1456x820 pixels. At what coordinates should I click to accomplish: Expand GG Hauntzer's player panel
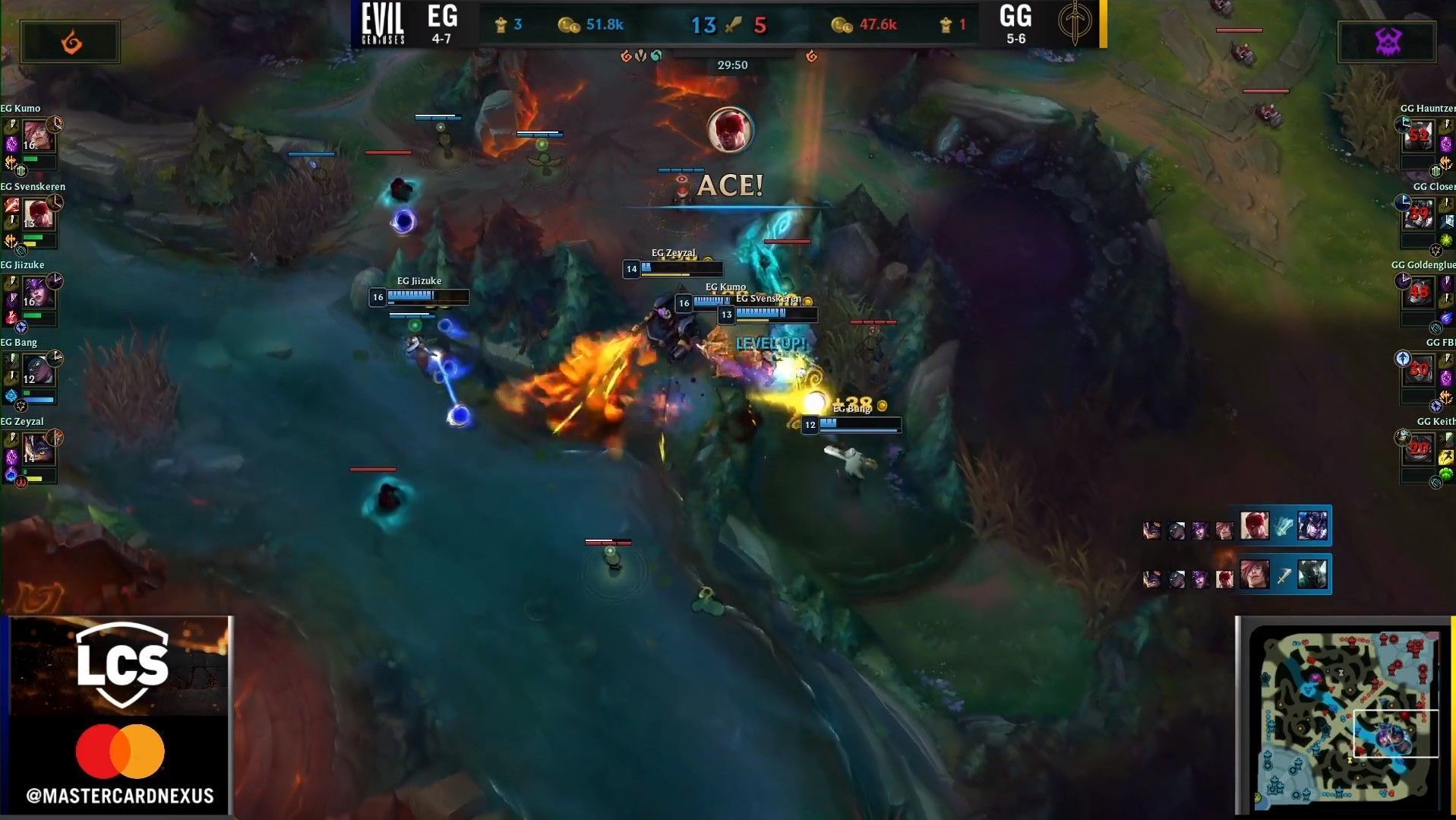(1428, 141)
